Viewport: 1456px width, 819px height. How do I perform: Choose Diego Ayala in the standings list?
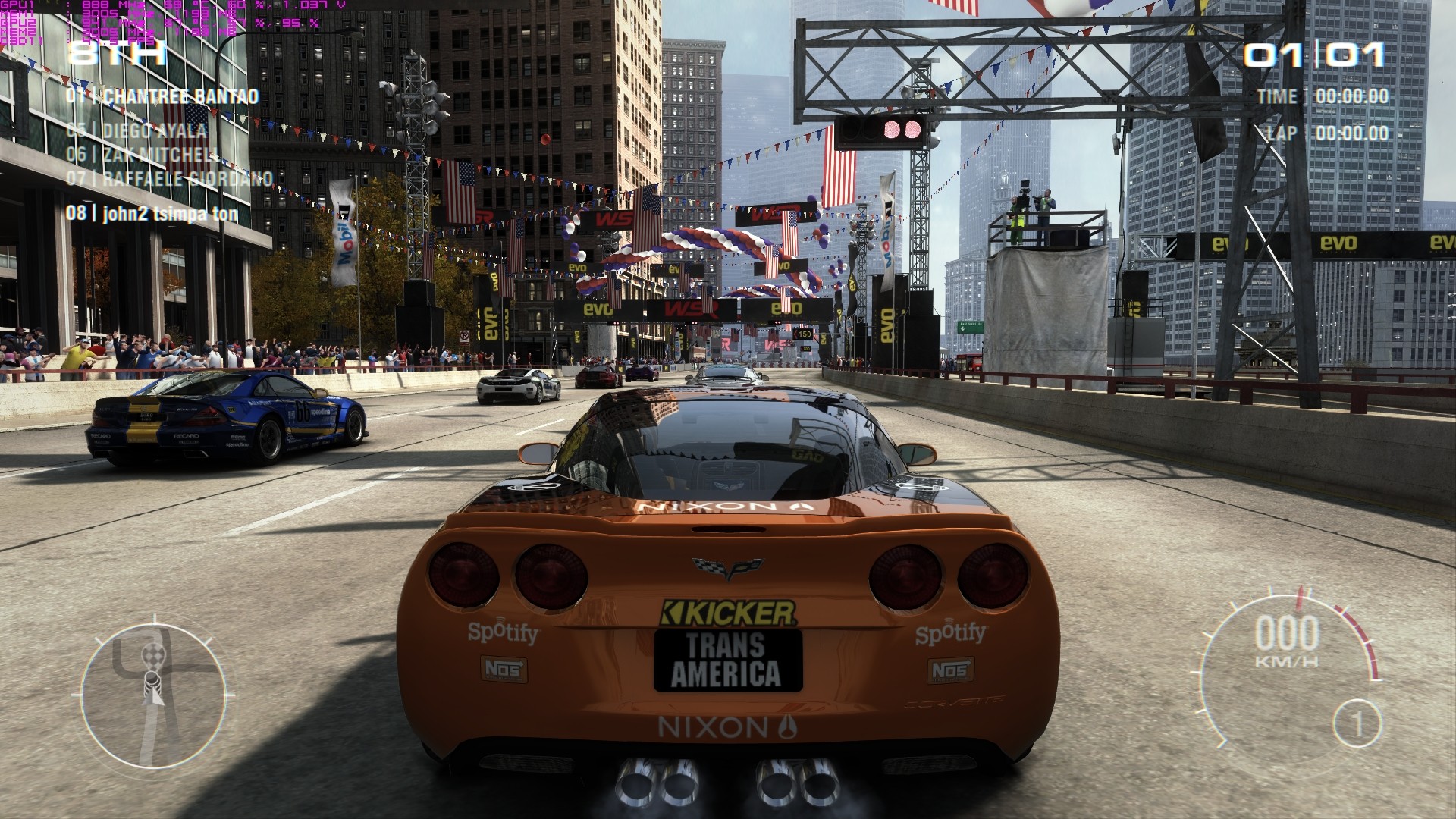point(136,130)
